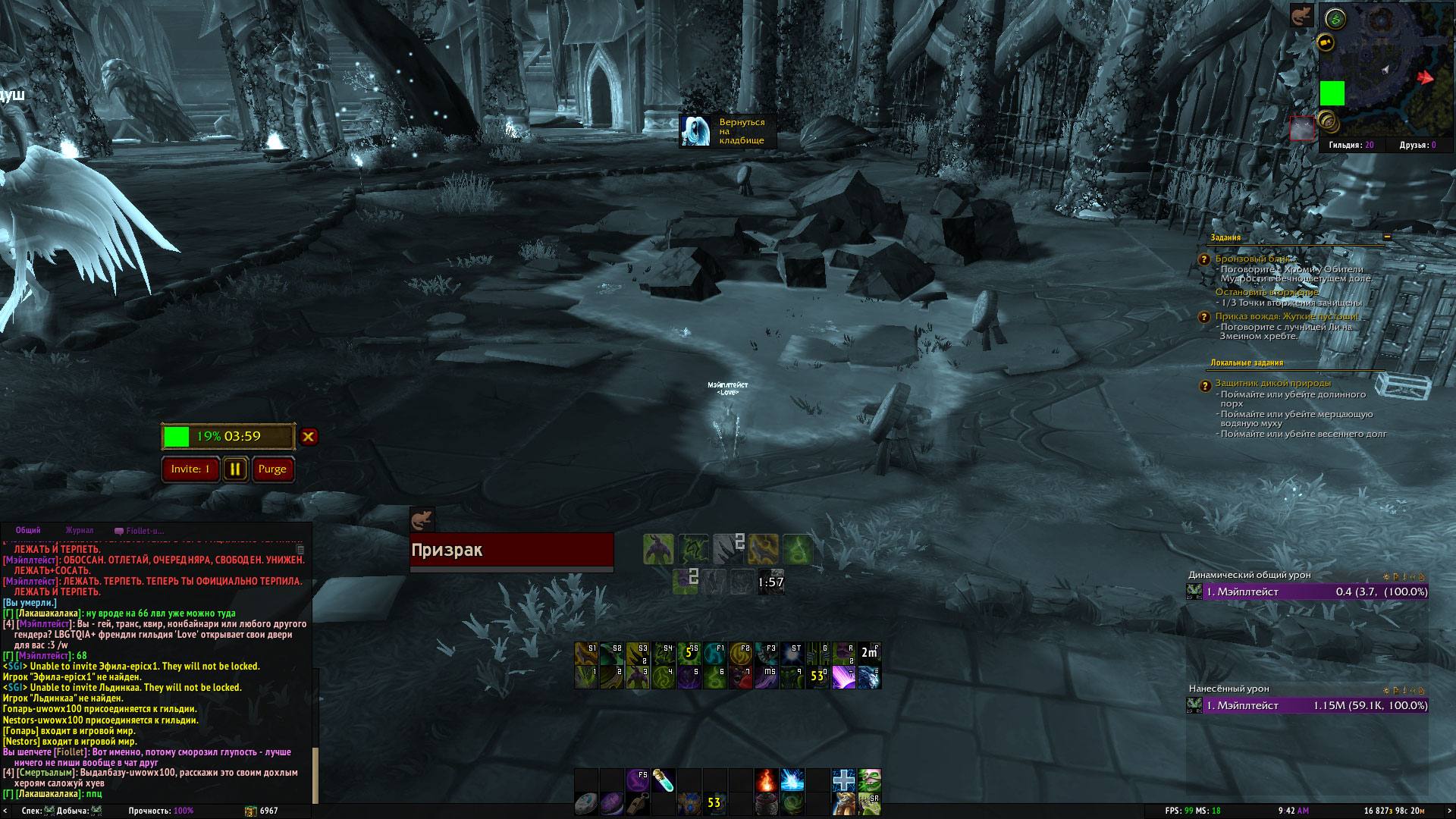Switch to the 'Общий' chat tab
This screenshot has width=1456, height=819.
point(28,531)
